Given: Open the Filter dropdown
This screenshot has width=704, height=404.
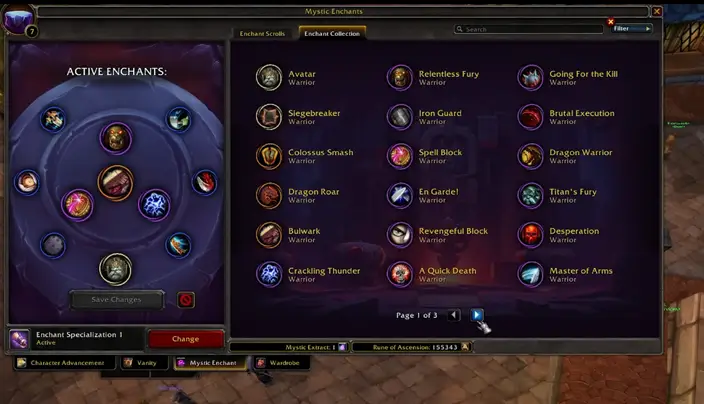Looking at the screenshot, I should (632, 29).
